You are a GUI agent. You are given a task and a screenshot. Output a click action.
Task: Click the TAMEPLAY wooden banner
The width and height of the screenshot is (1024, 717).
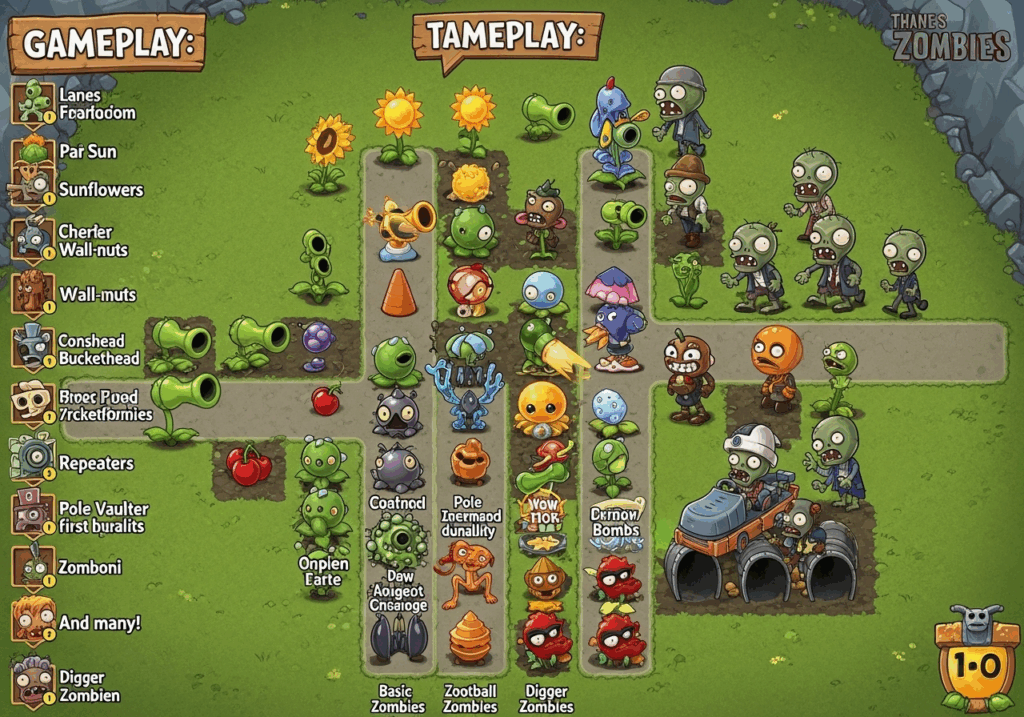click(x=506, y=38)
